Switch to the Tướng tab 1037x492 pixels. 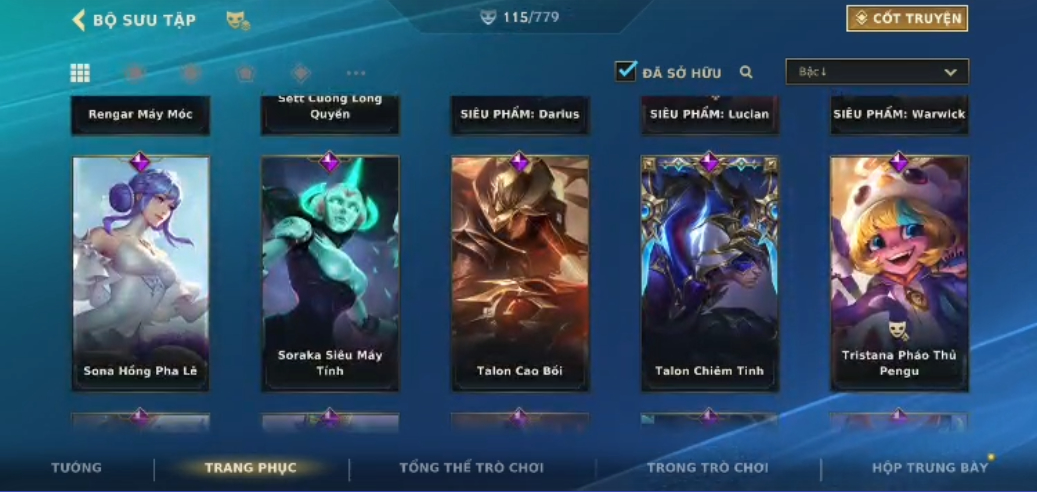[77, 468]
